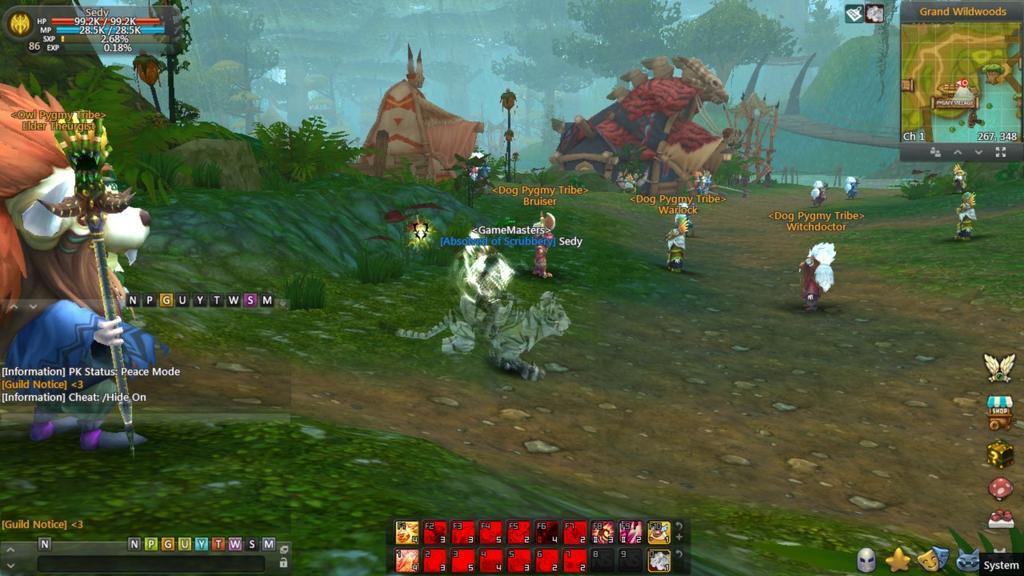Click the minimap down arrow button

979,152
